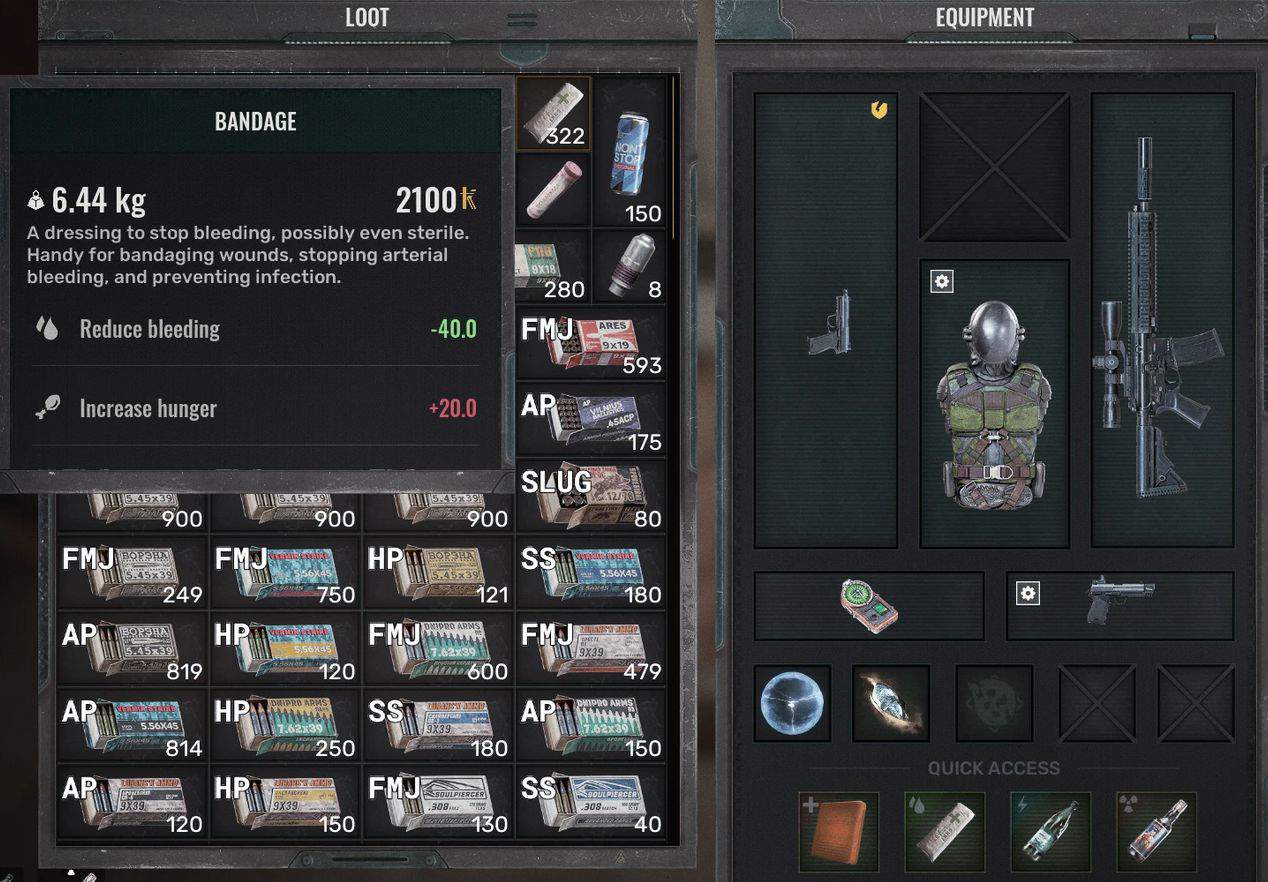Select the grenade stack of 8
Image resolution: width=1268 pixels, height=882 pixels.
(x=630, y=266)
